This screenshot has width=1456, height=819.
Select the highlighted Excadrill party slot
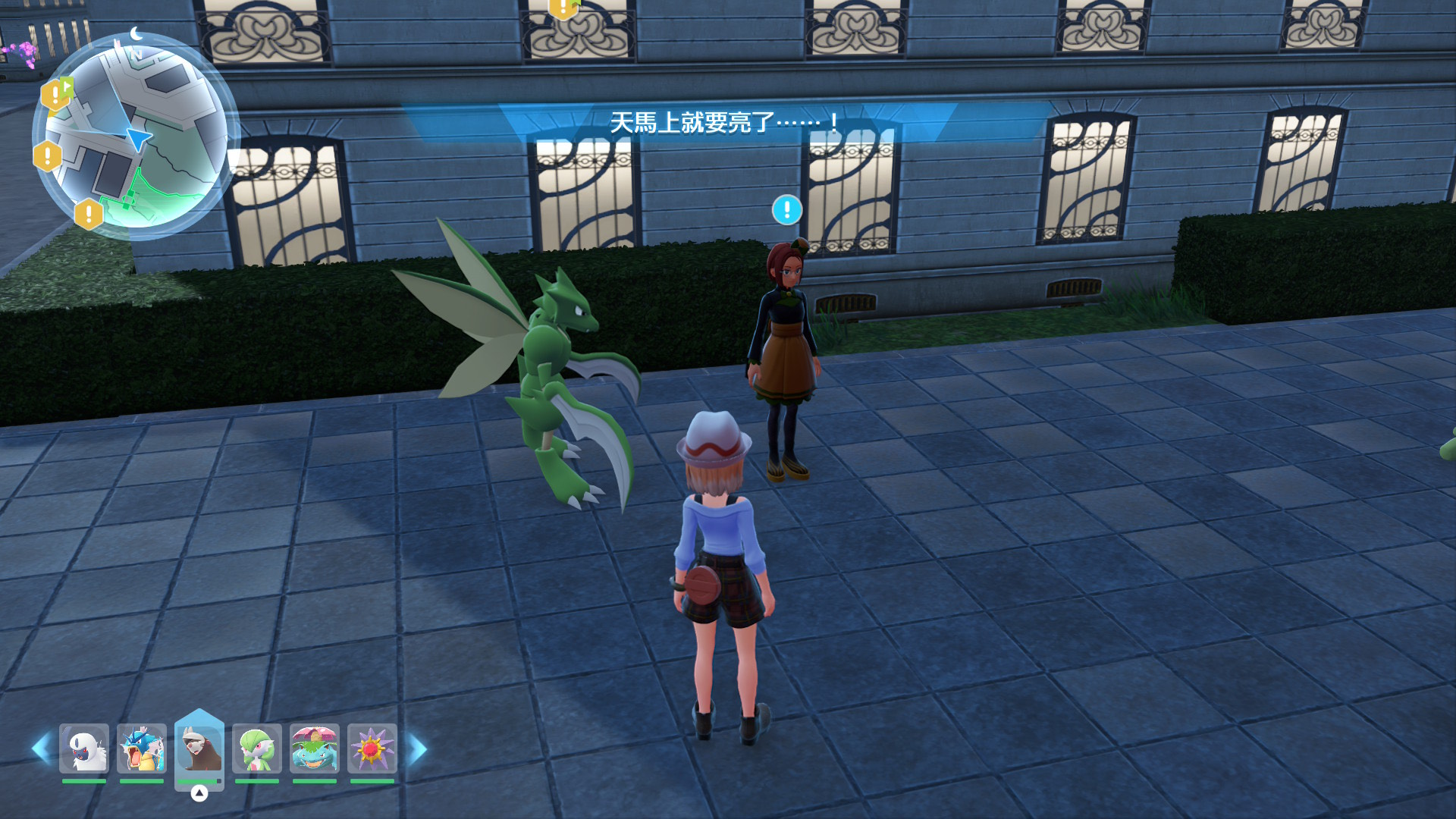coord(199,748)
